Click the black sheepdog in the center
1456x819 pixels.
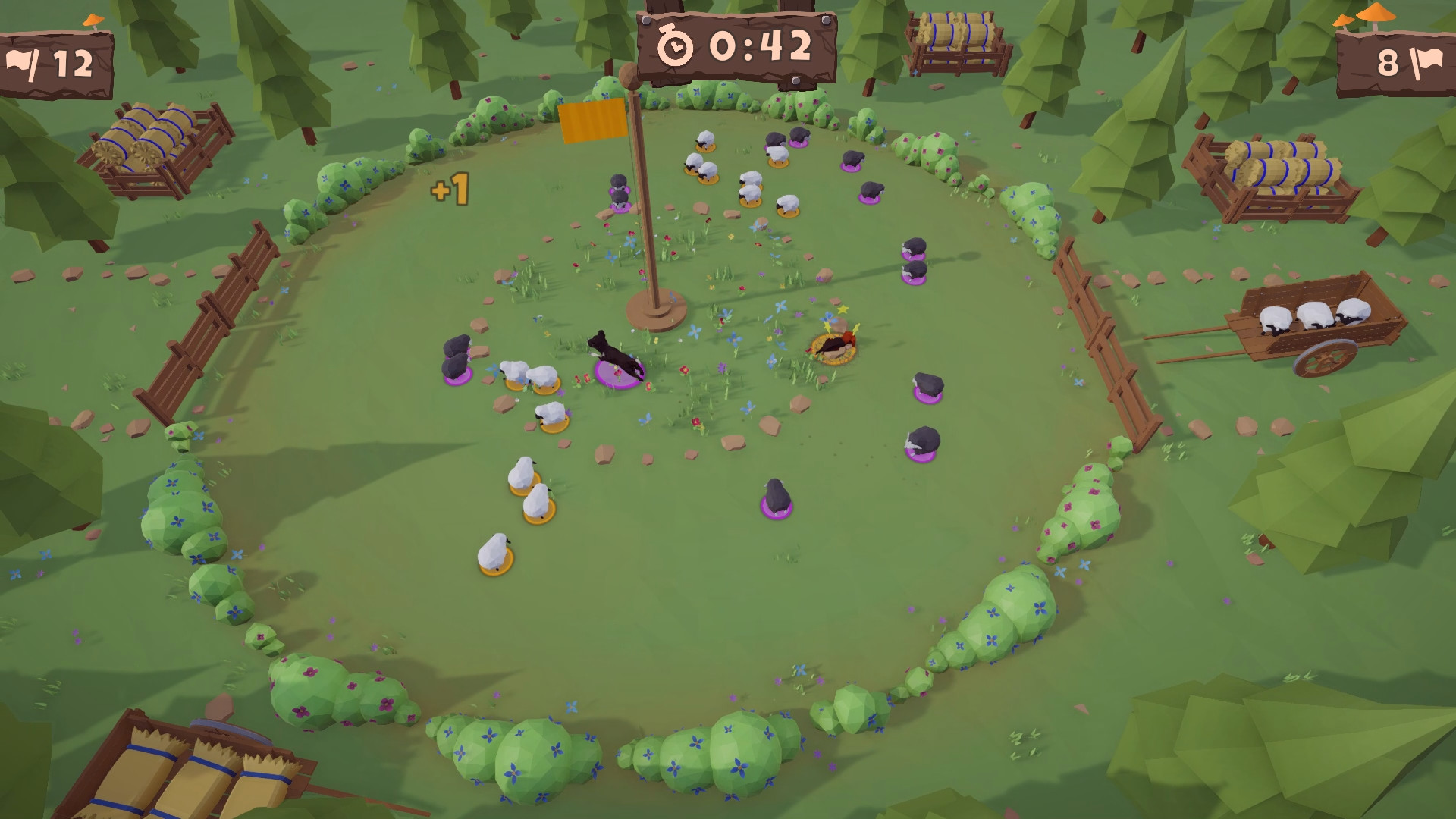[614, 353]
